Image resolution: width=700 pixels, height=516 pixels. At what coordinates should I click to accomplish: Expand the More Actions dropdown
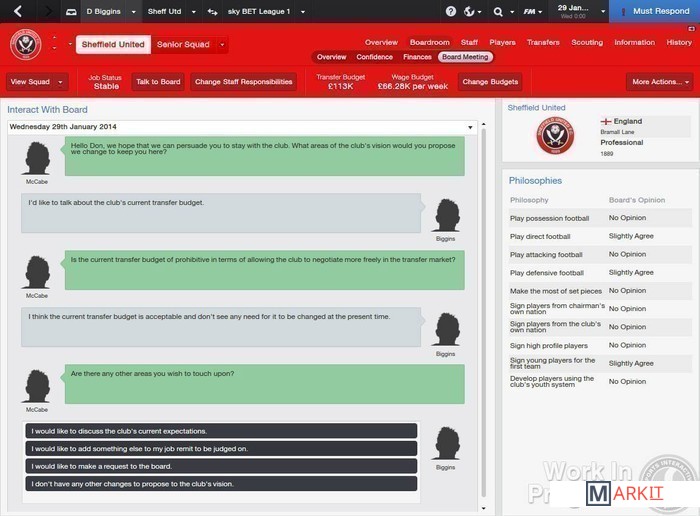tap(659, 82)
